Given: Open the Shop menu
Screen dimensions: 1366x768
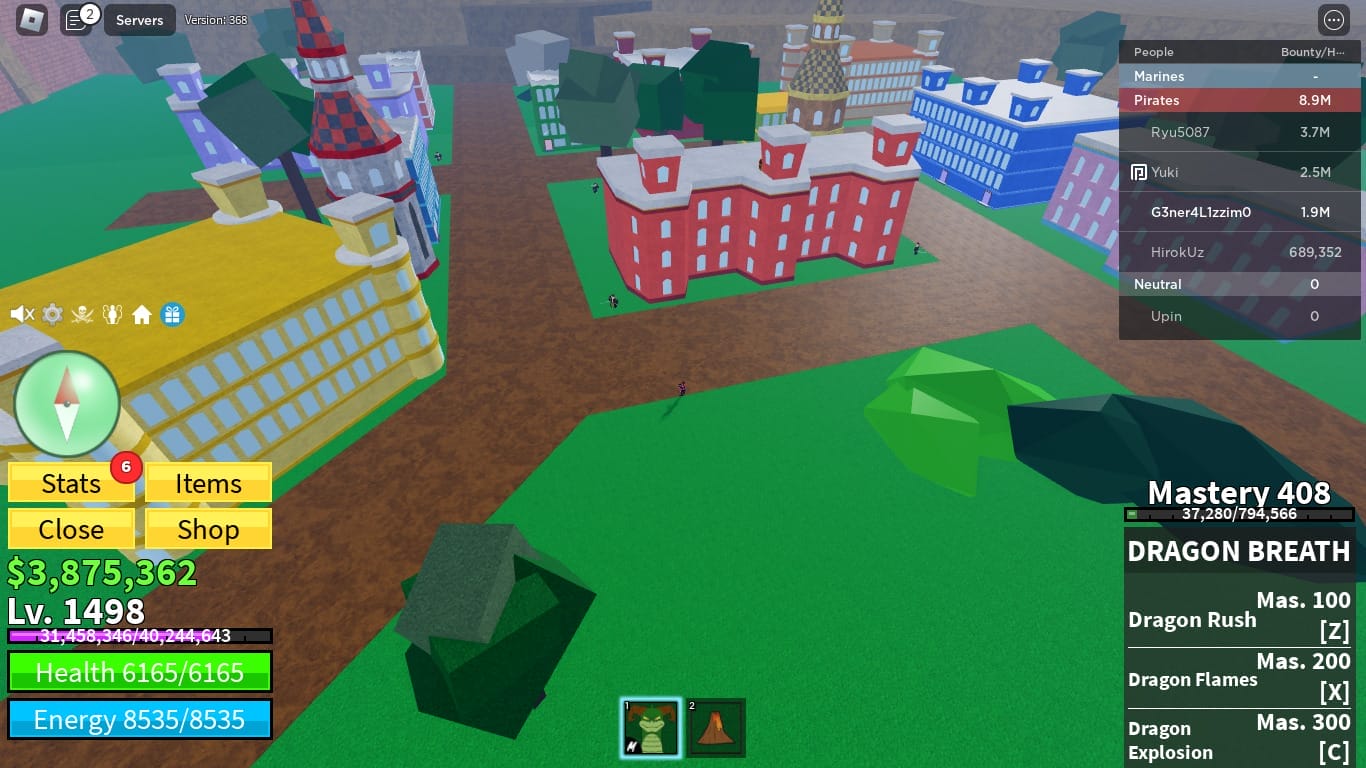Looking at the screenshot, I should (207, 529).
